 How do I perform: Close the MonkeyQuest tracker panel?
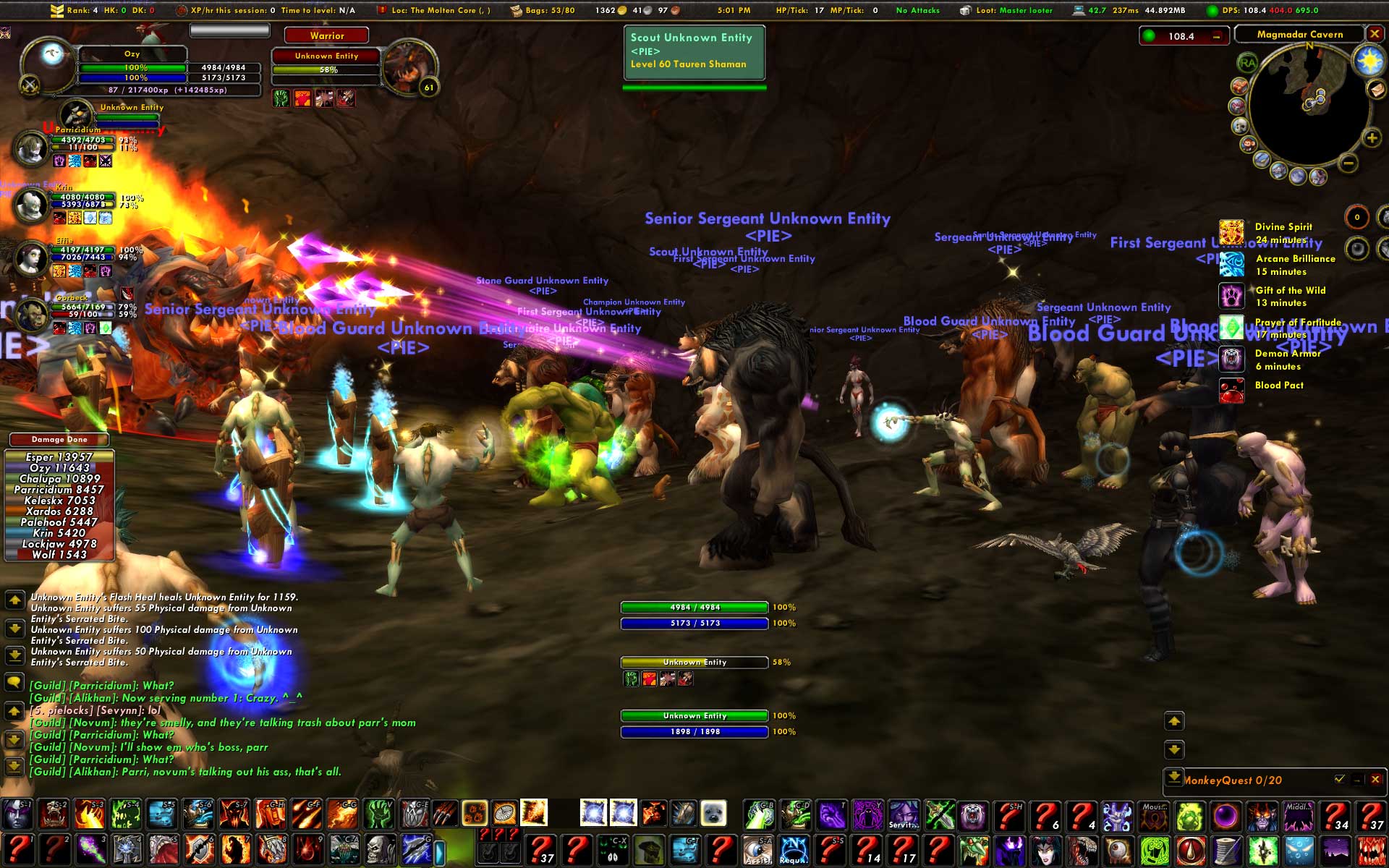pyautogui.click(x=1375, y=779)
